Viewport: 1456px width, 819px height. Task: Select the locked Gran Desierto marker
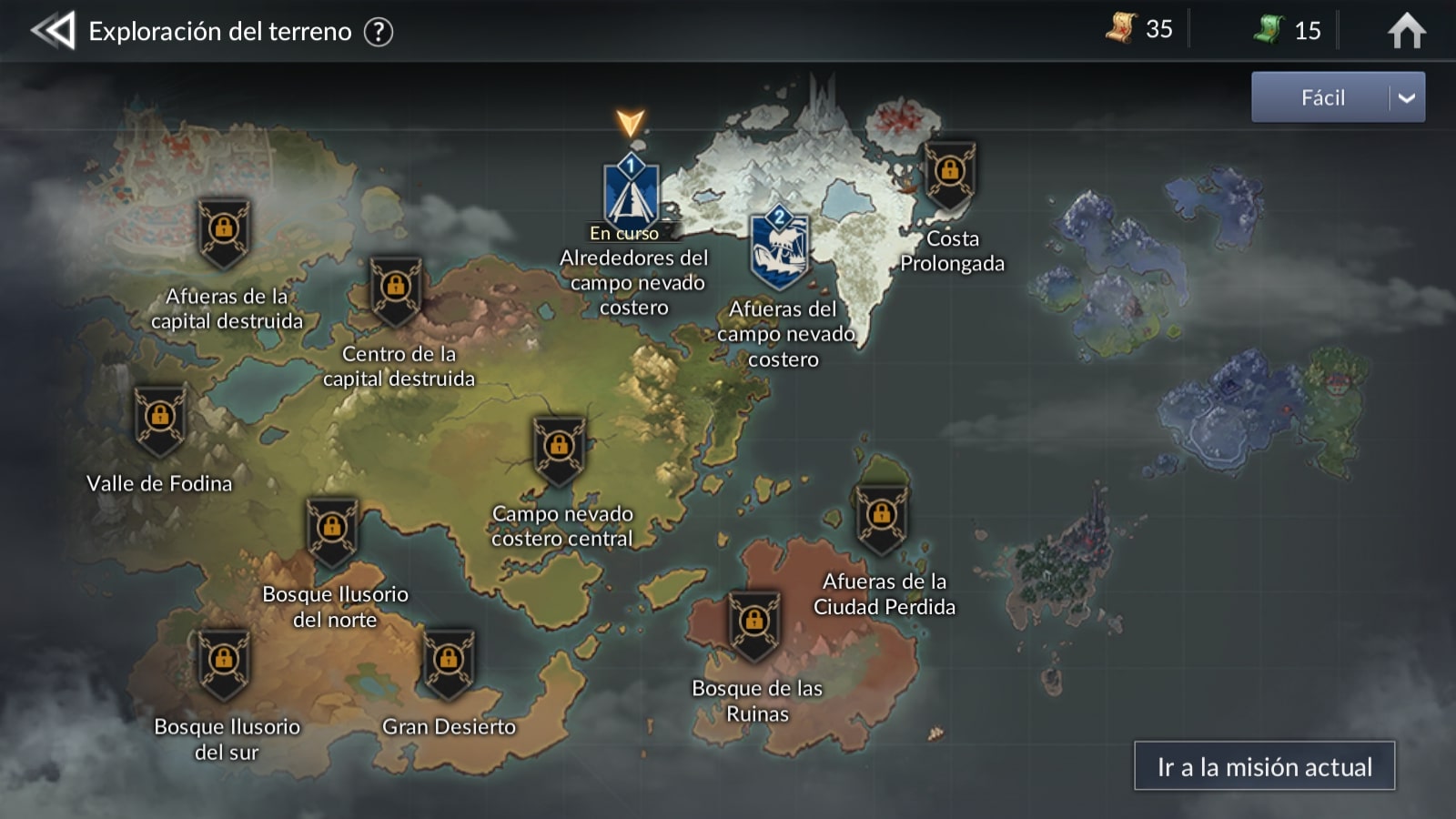(x=448, y=662)
